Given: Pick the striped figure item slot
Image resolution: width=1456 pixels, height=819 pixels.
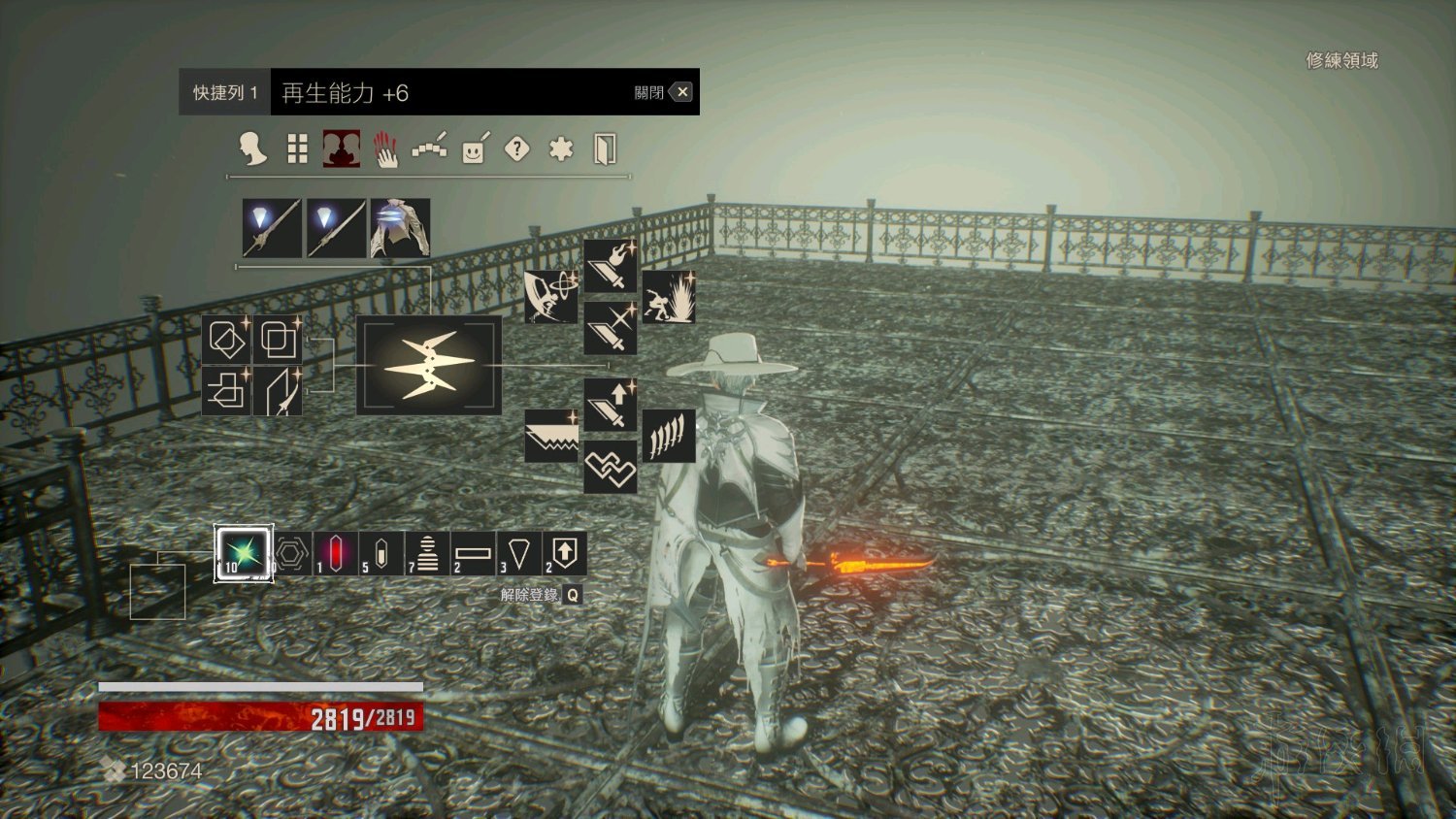Looking at the screenshot, I should pos(426,553).
